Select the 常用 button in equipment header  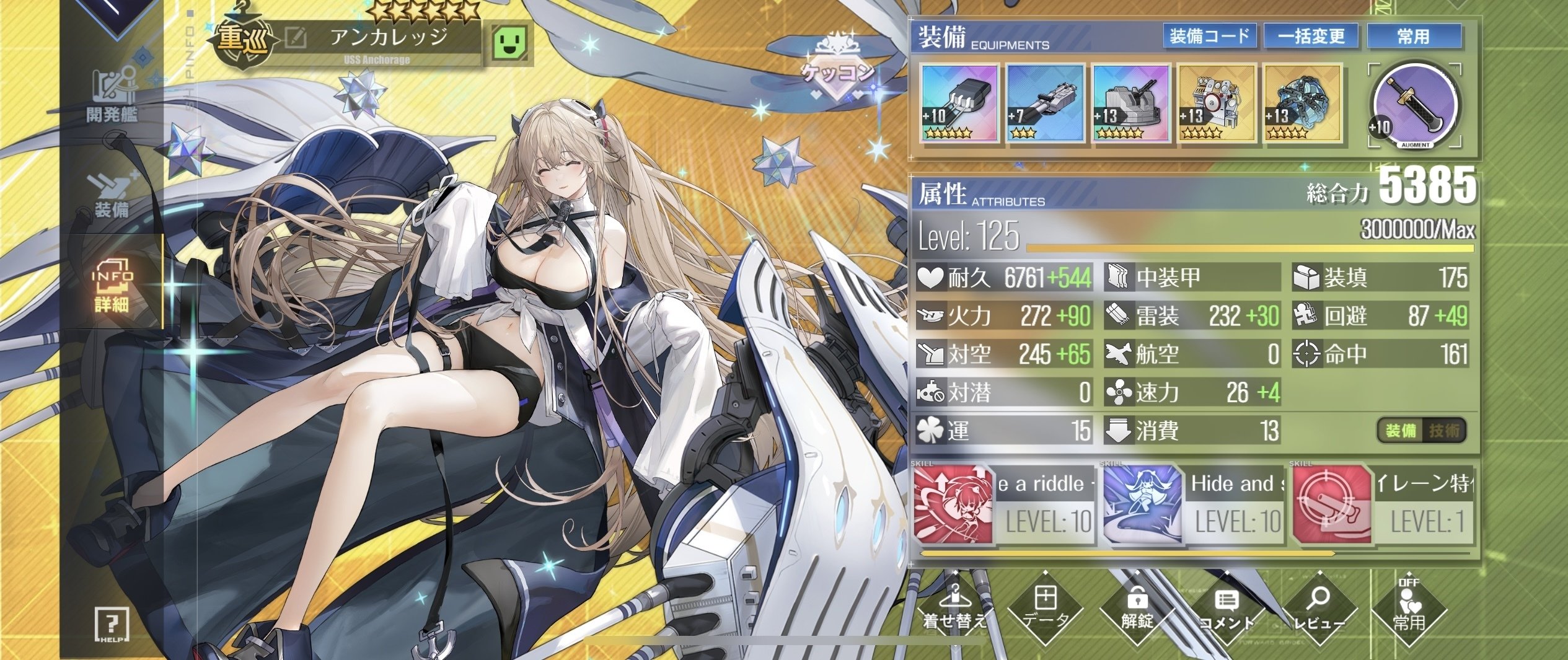1413,36
